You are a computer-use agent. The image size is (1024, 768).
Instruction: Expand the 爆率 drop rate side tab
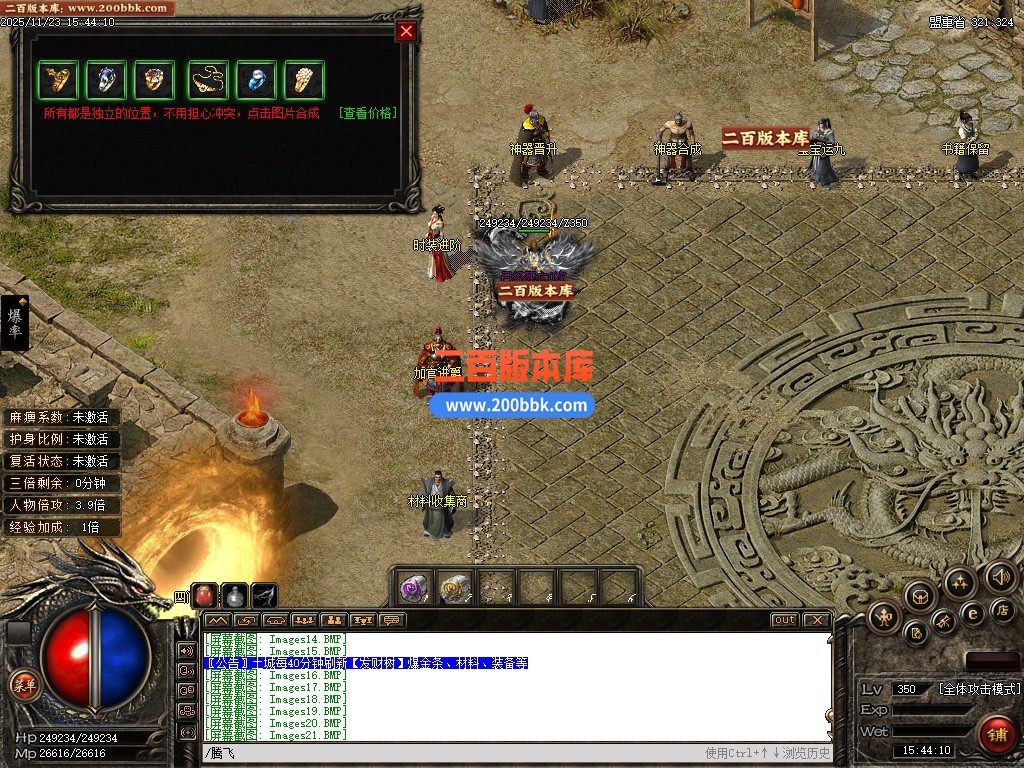coord(15,322)
